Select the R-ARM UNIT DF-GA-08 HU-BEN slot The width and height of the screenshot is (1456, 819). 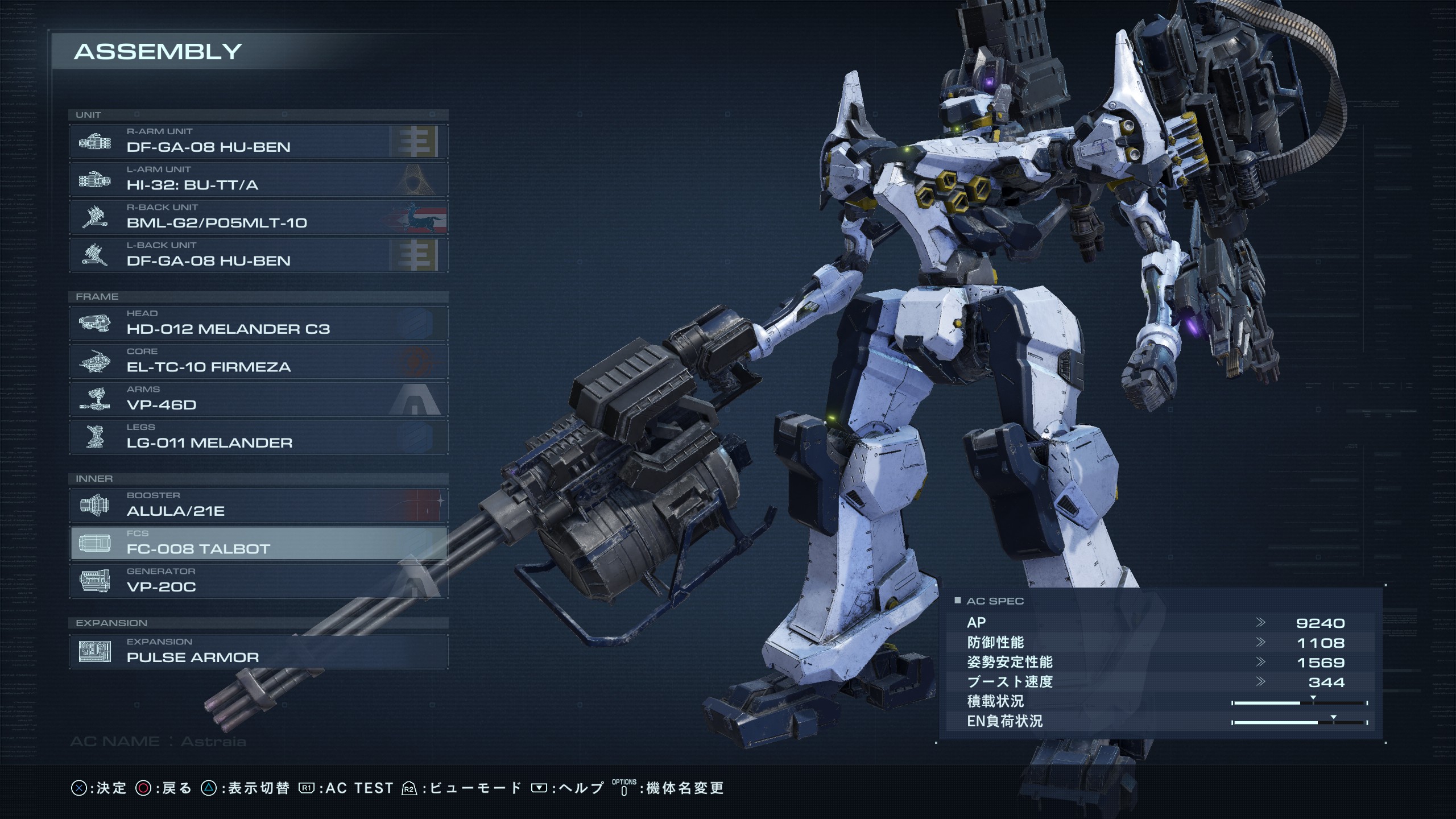(259, 141)
